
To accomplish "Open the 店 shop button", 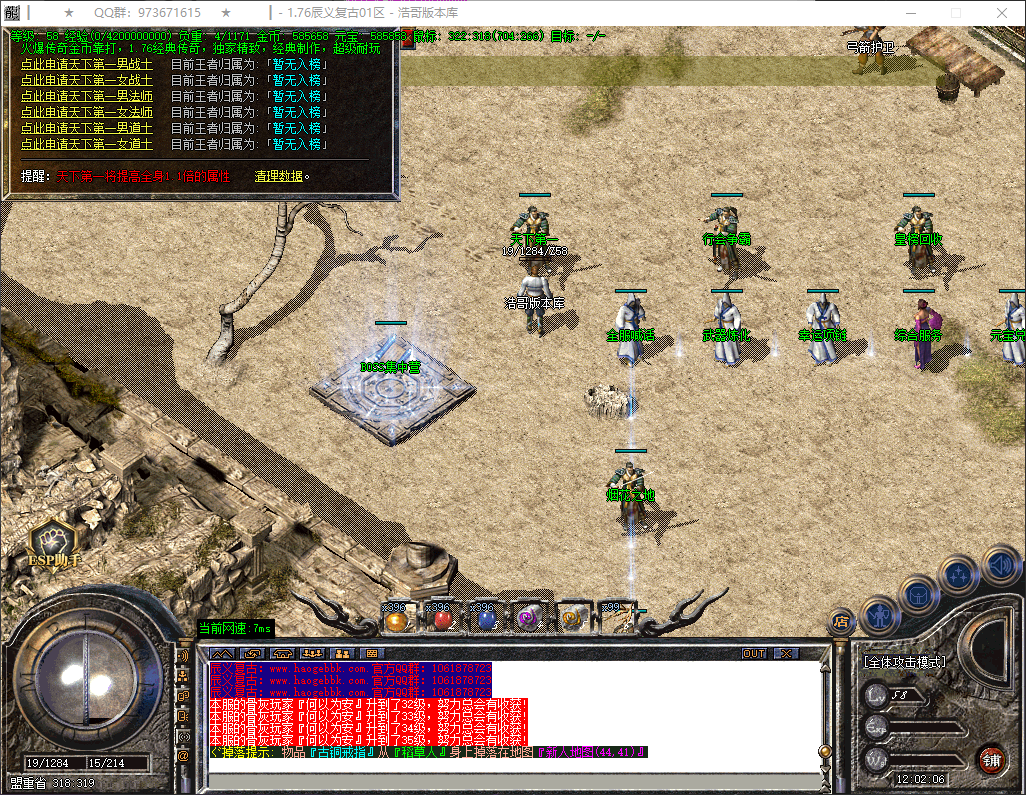I will [842, 621].
